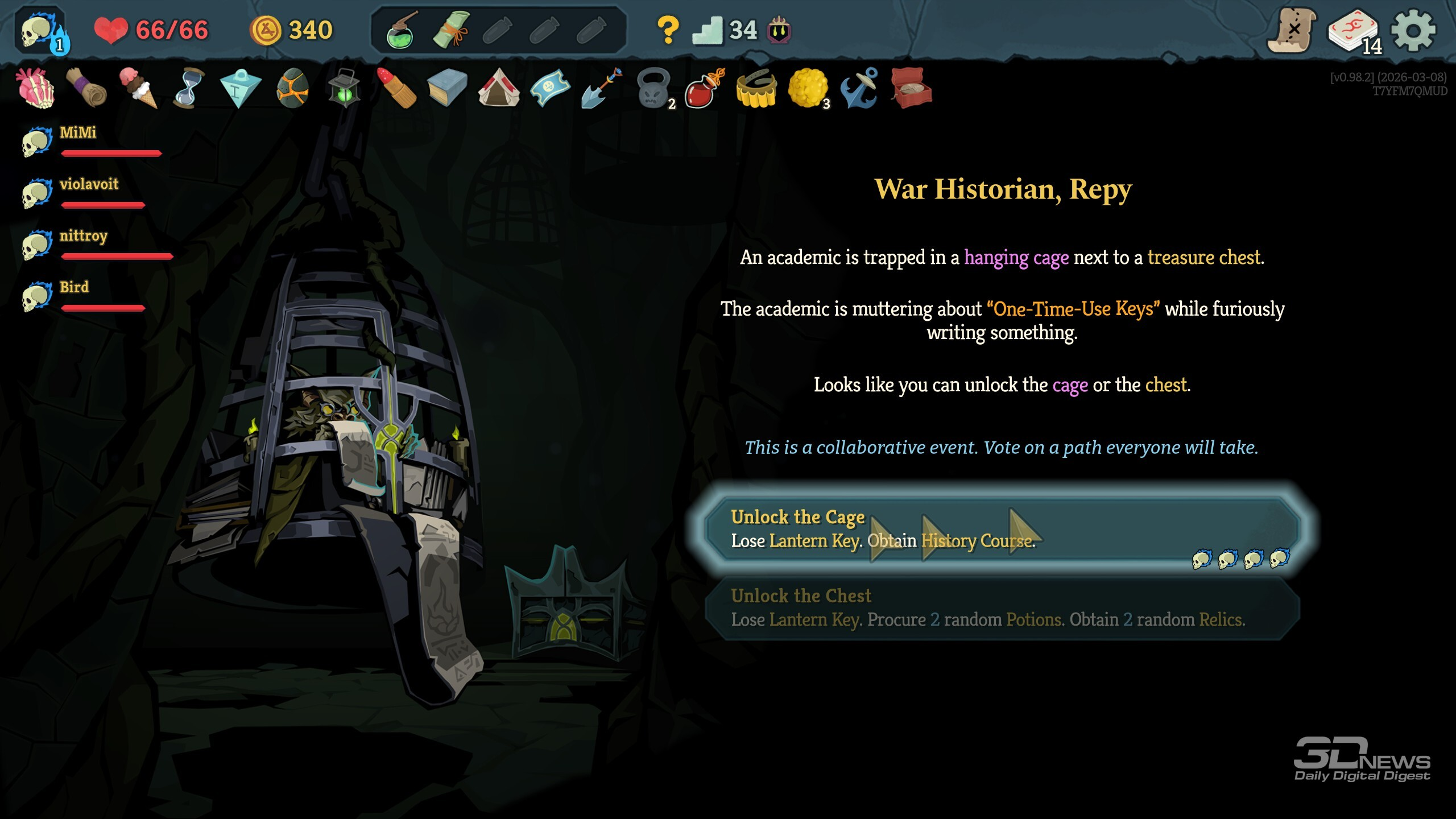The width and height of the screenshot is (1456, 819).
Task: View the card deck pile
Action: click(1354, 31)
